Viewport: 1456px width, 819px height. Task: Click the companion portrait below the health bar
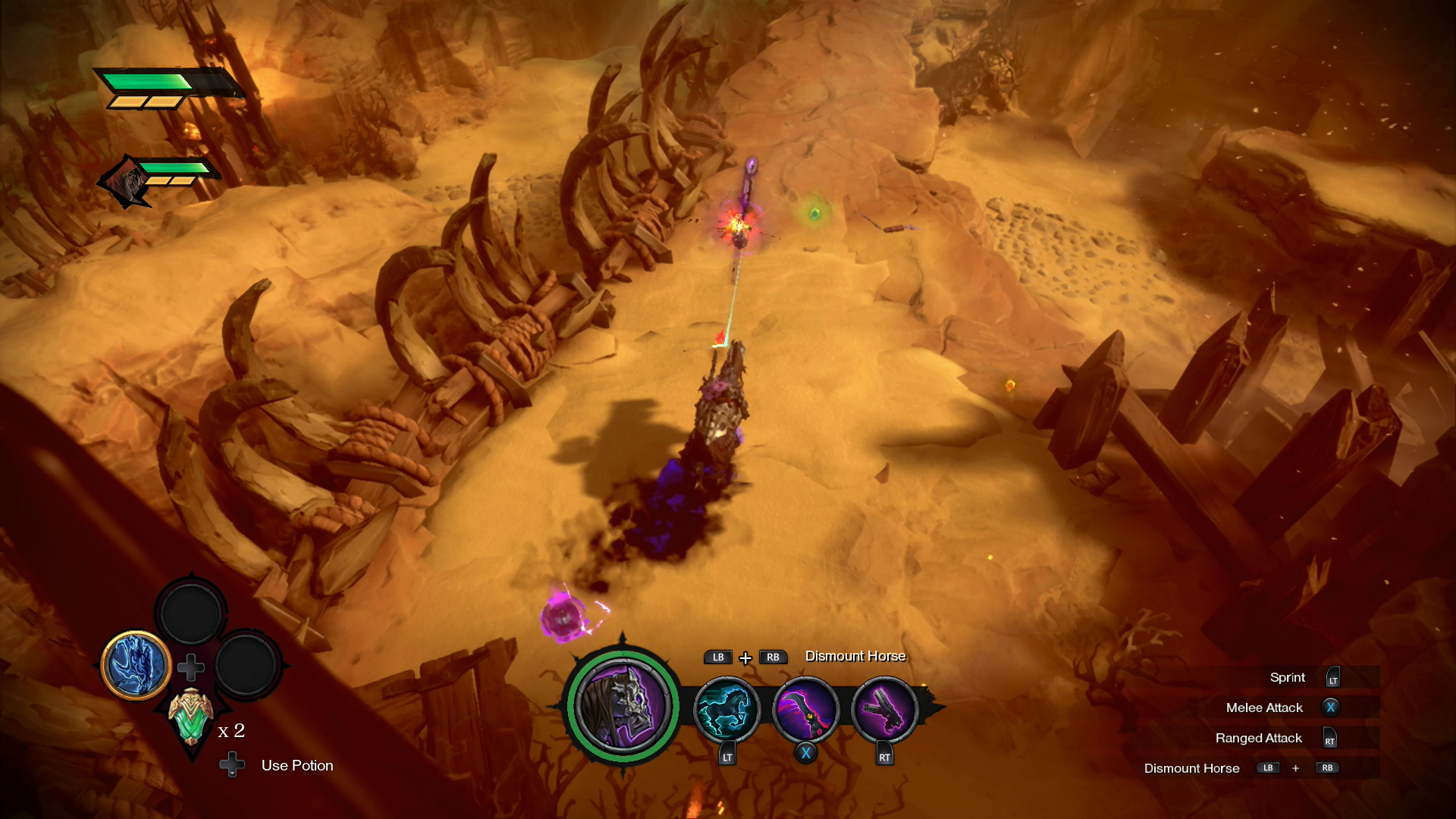[126, 179]
